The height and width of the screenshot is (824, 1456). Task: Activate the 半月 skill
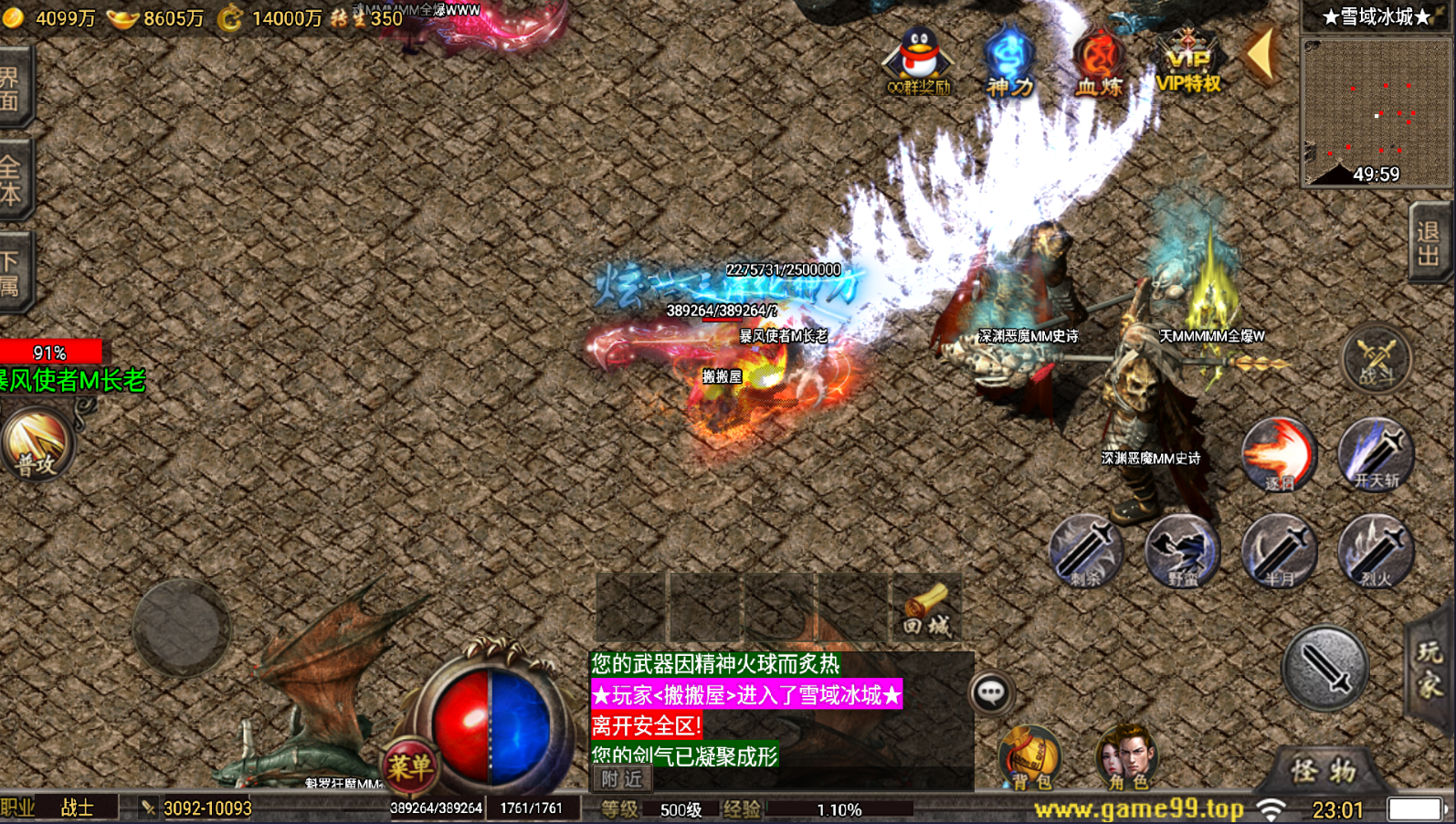tap(1279, 551)
